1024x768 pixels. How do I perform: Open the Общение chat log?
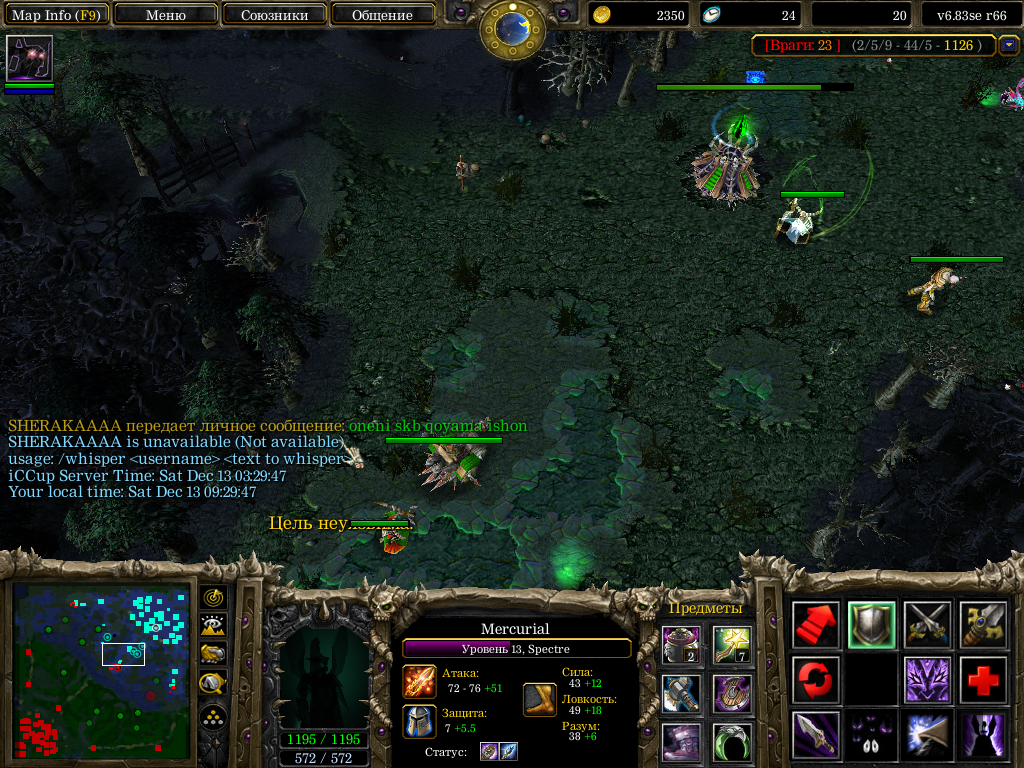(382, 15)
